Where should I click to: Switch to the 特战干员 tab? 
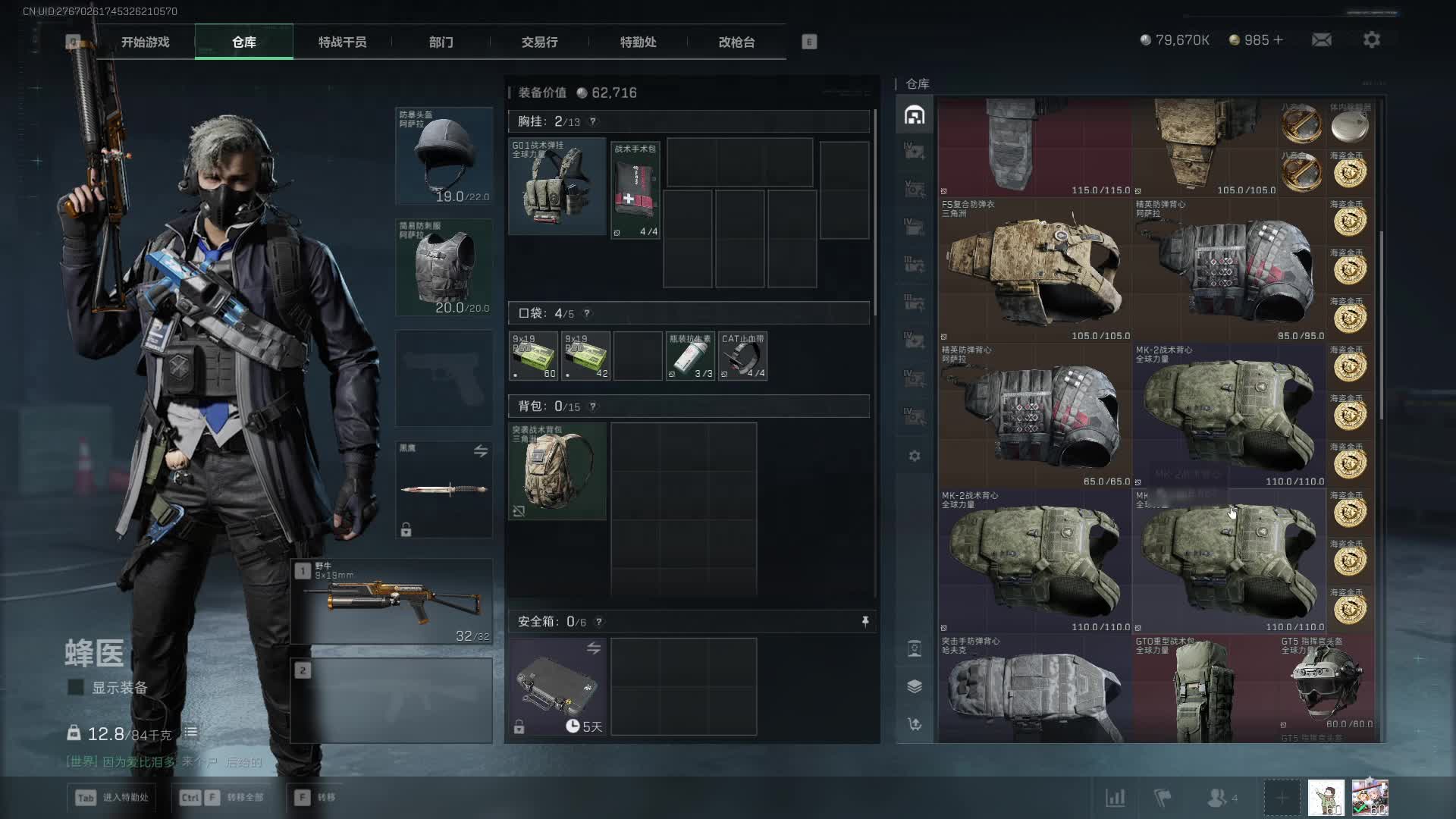tap(342, 42)
